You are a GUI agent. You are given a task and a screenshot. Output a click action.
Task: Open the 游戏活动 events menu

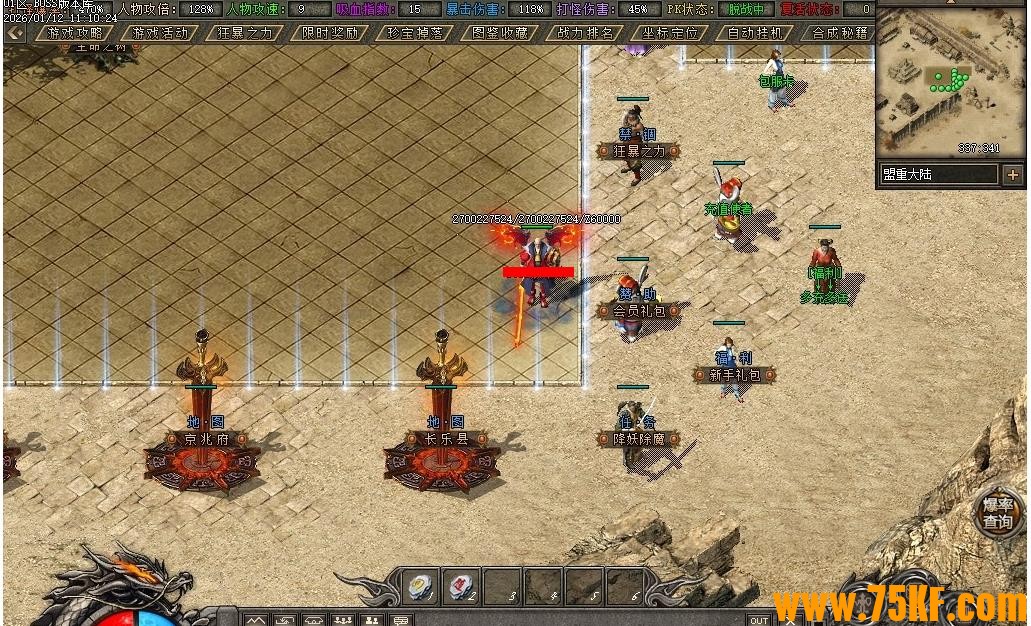160,33
